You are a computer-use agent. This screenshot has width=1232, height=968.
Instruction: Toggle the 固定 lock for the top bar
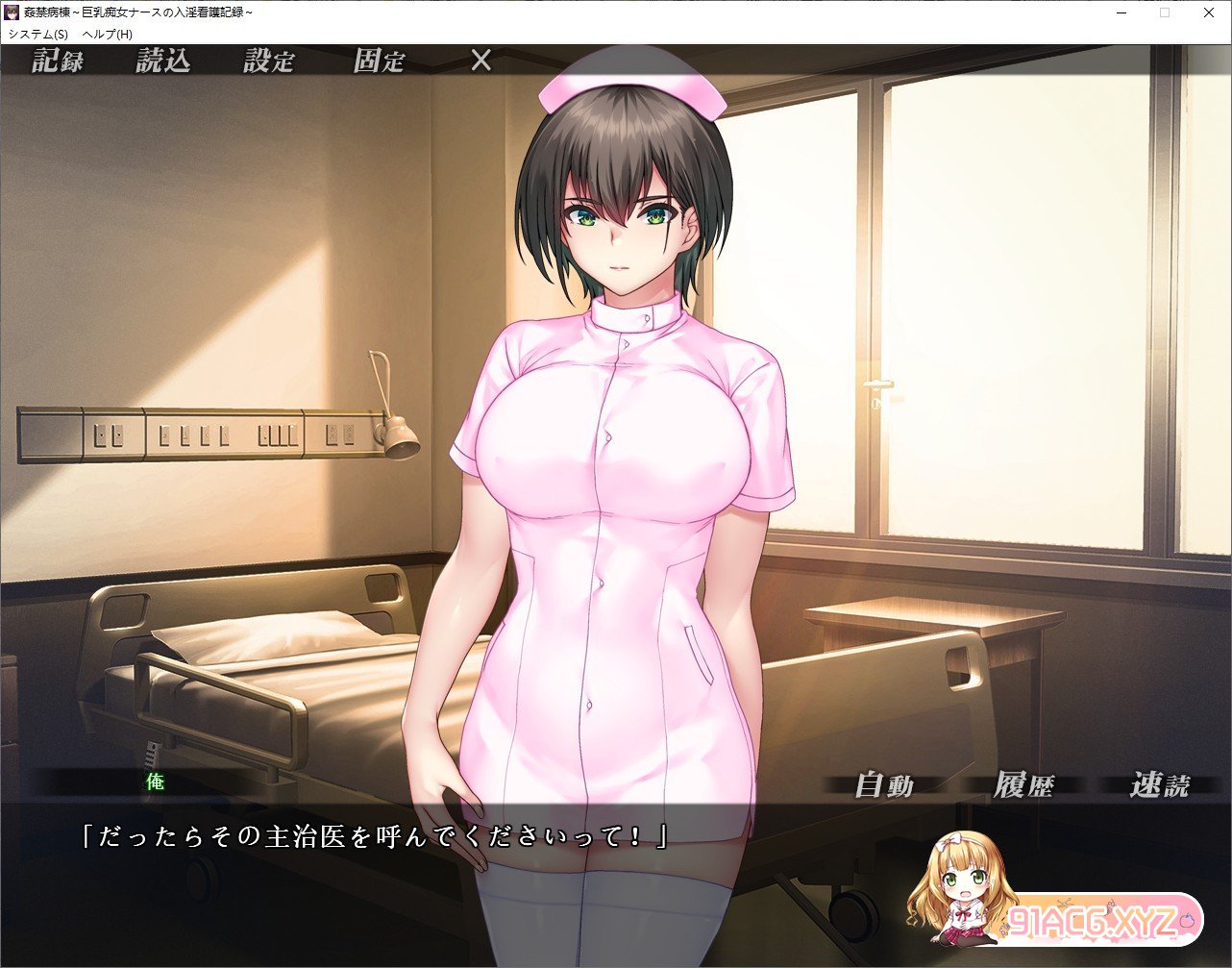point(379,62)
